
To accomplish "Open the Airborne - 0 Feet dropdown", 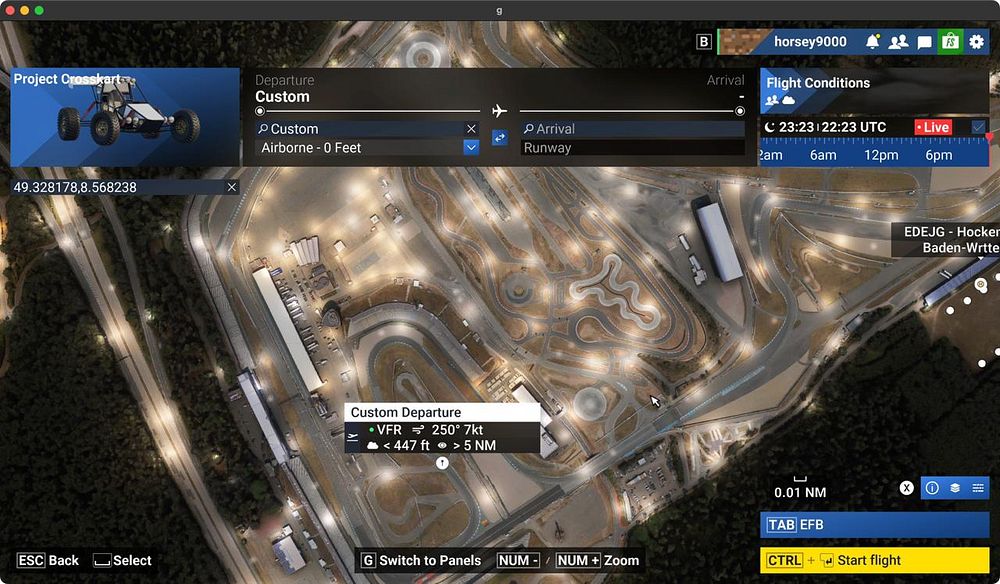I will pos(471,148).
